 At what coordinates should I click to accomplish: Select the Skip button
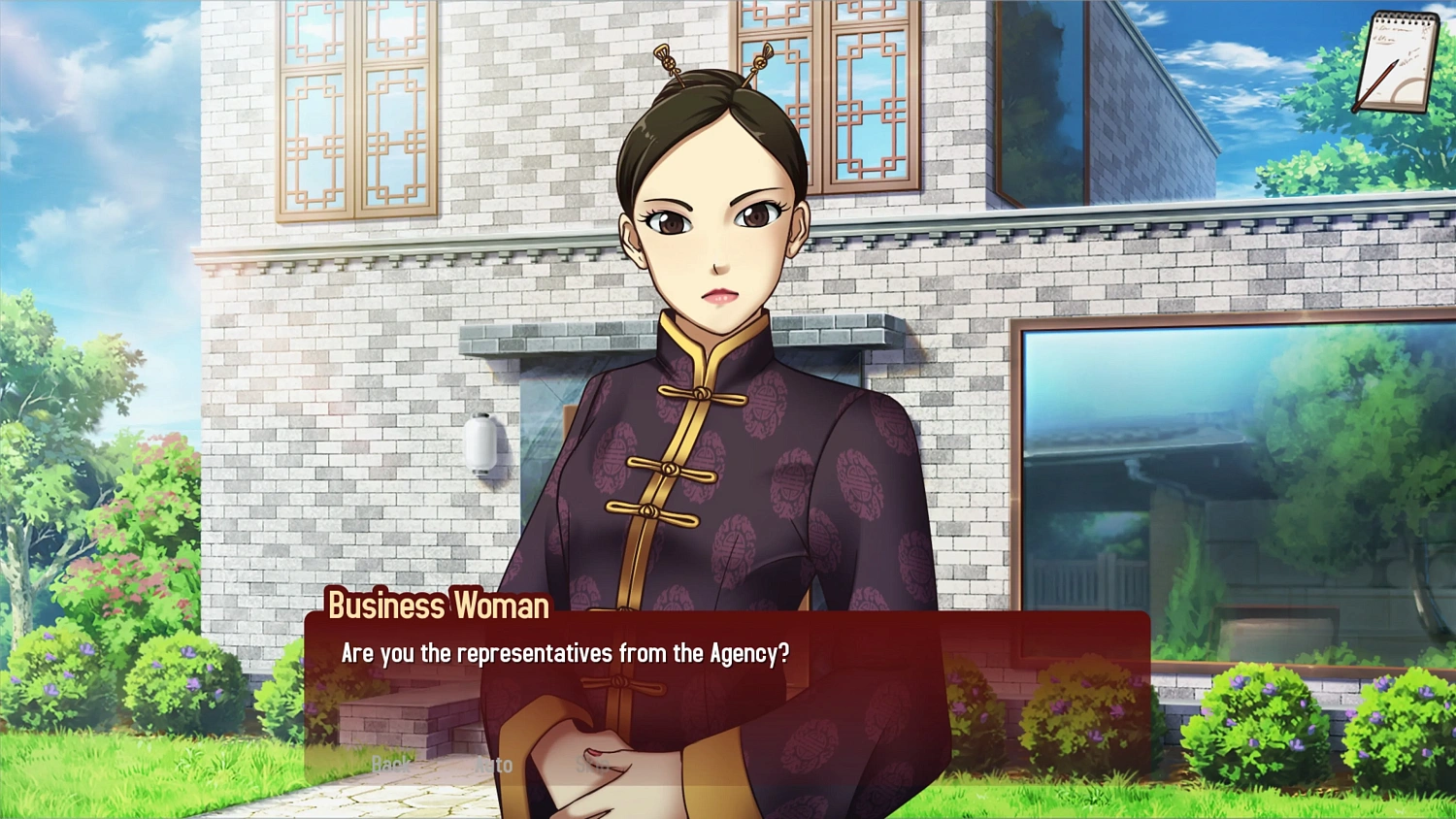coord(592,765)
